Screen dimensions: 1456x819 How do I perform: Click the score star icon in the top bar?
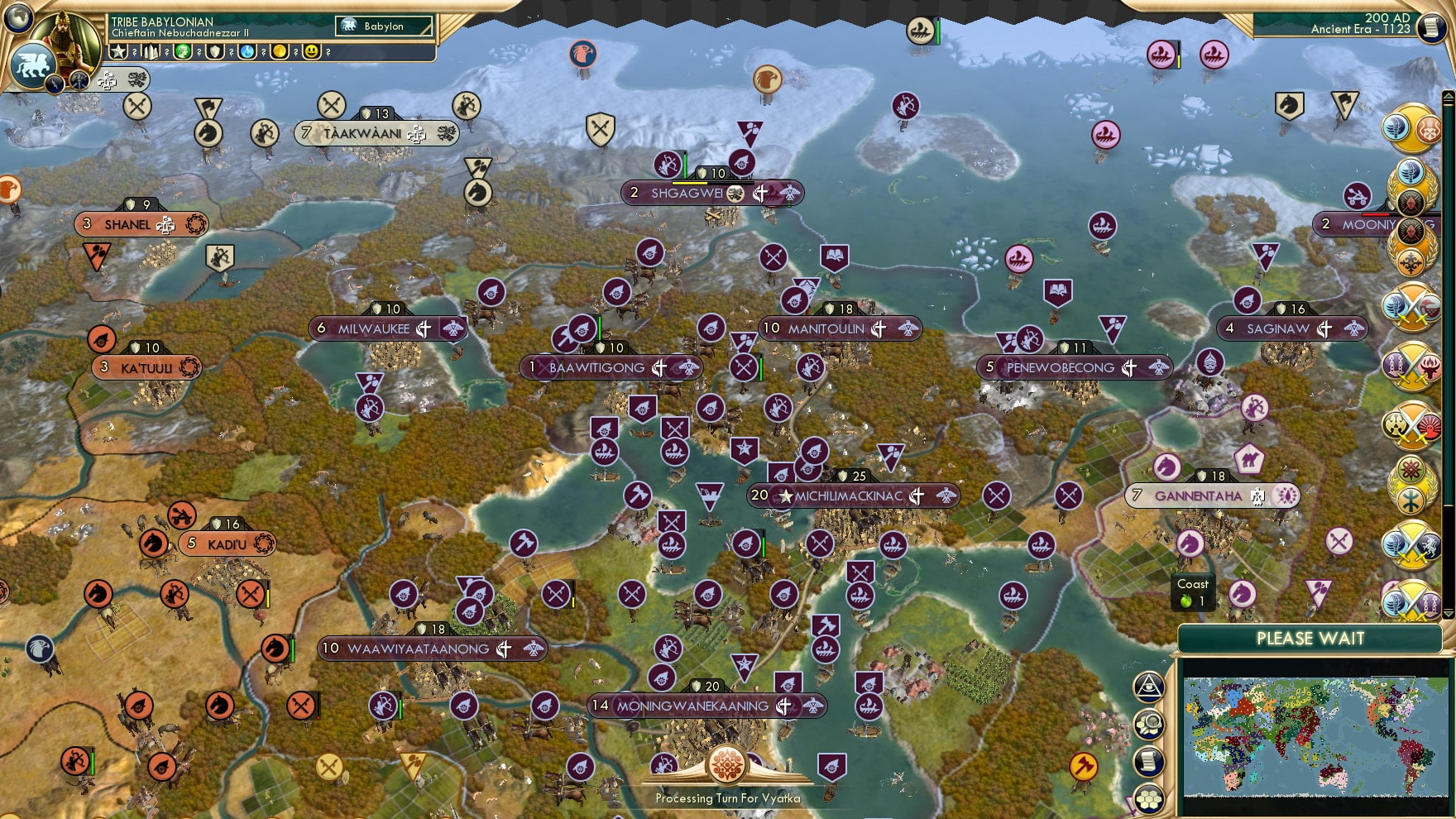coord(118,52)
